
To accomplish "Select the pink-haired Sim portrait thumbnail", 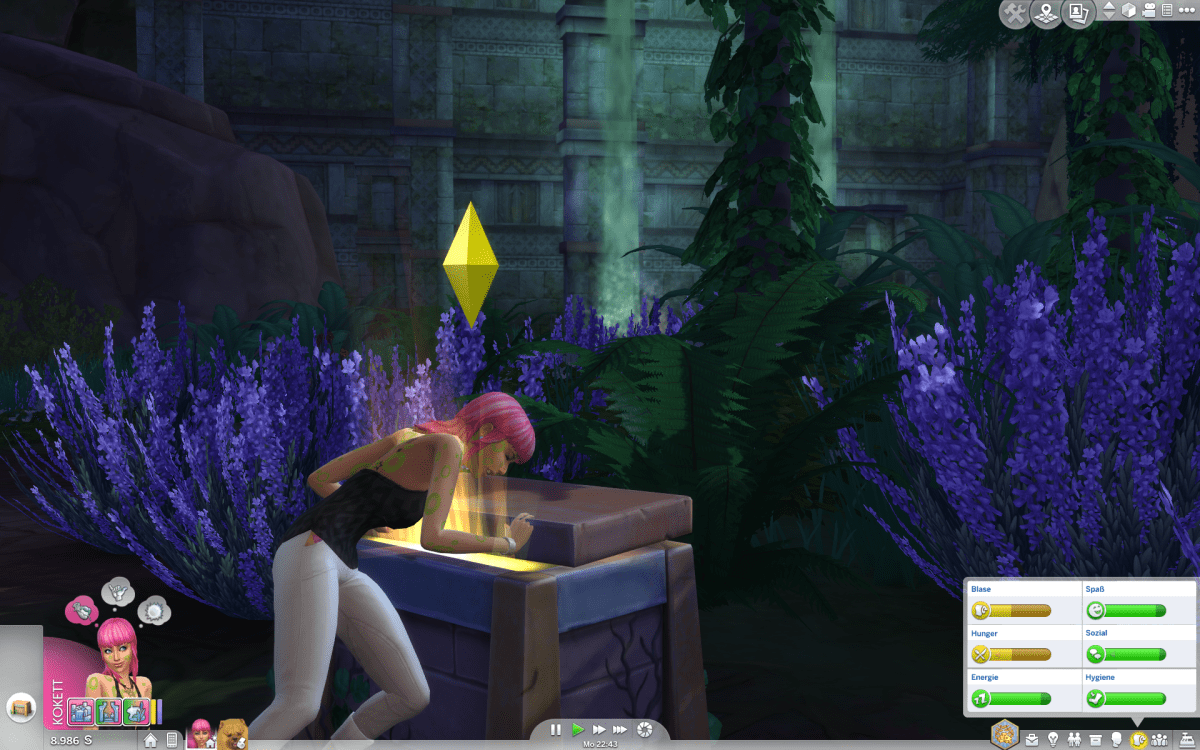I will point(201,734).
